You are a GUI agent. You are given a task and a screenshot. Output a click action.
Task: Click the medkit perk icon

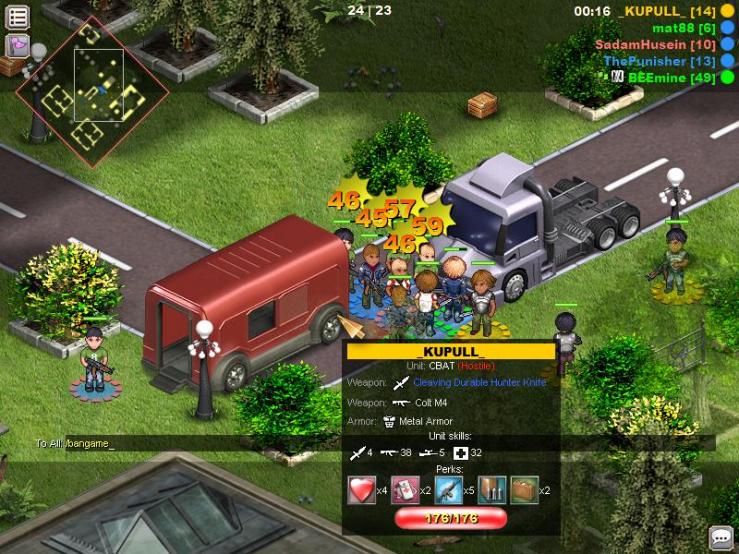pyautogui.click(x=404, y=490)
